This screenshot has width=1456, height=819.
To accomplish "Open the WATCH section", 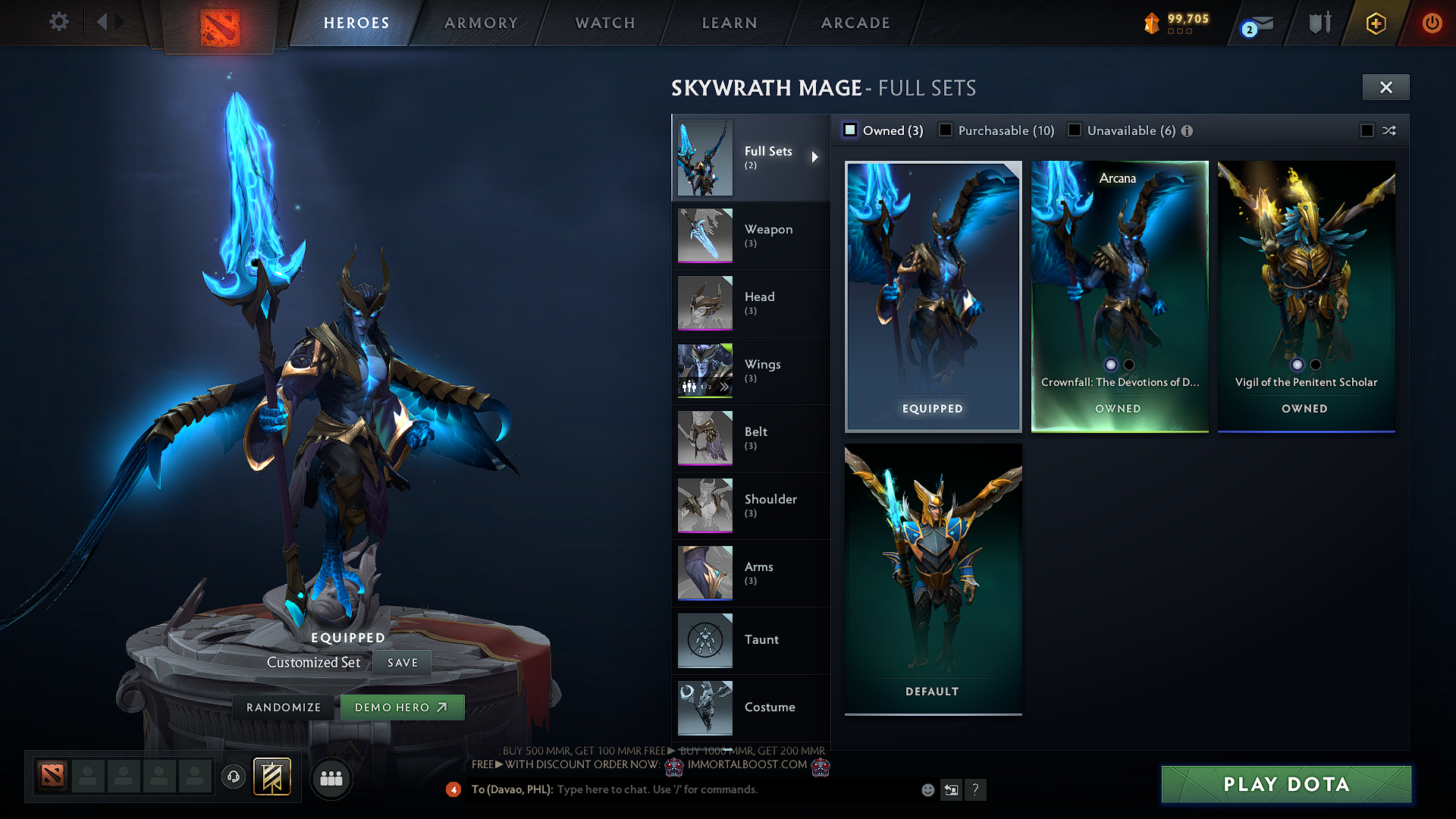I will (604, 23).
